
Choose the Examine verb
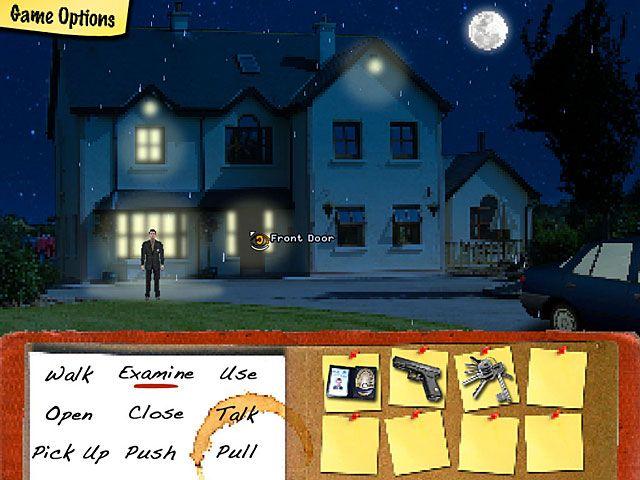pyautogui.click(x=156, y=374)
